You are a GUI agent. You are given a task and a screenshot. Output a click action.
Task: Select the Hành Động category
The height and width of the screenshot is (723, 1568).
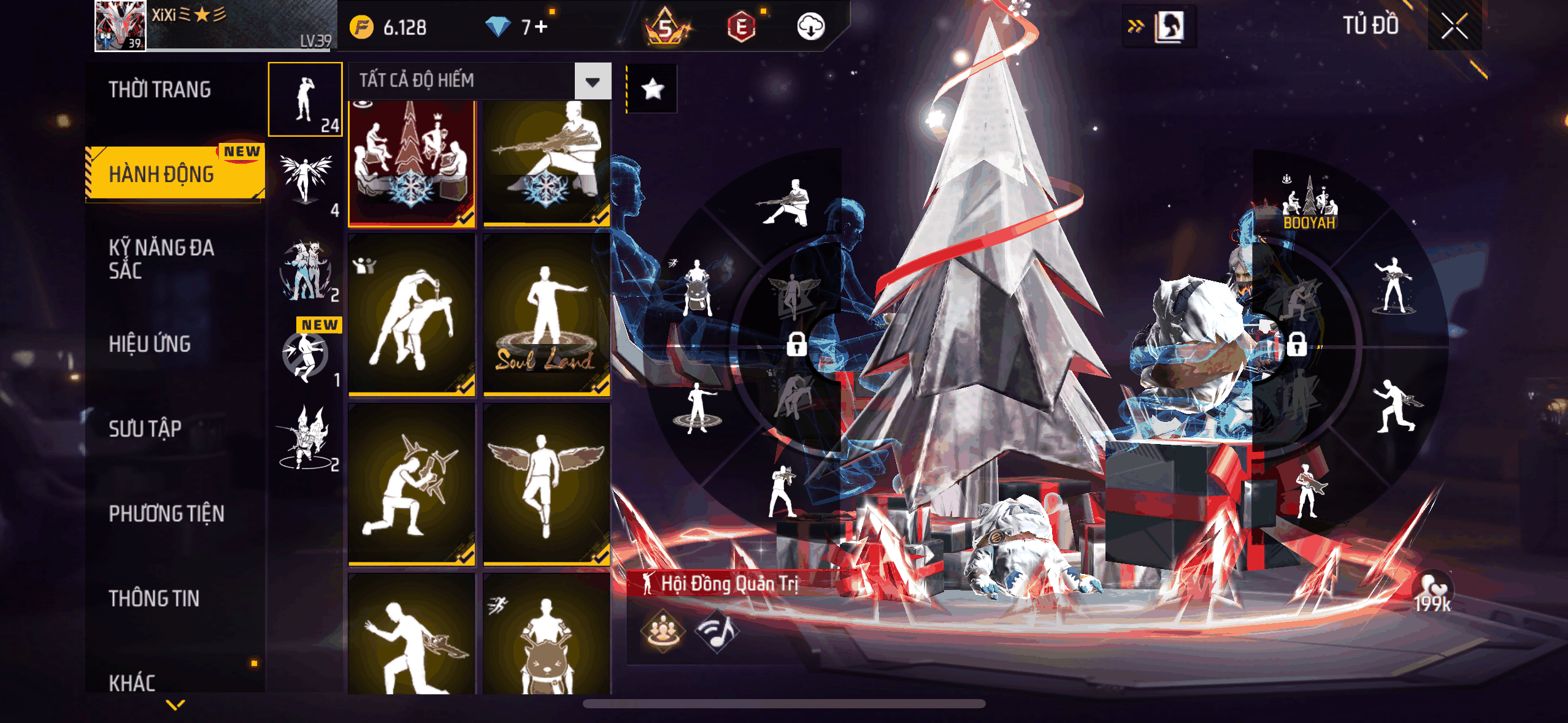[x=162, y=174]
